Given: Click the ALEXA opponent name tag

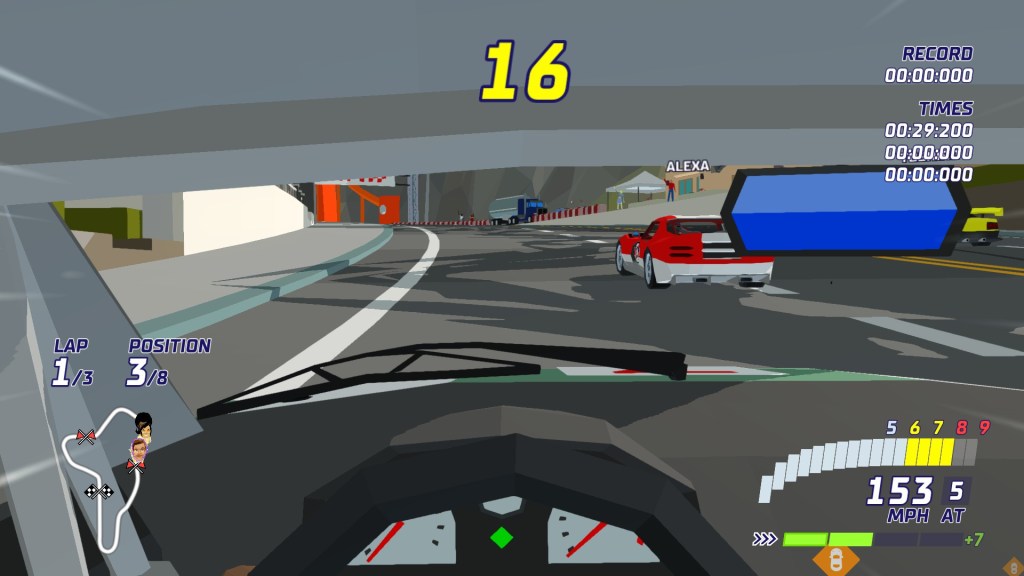Looking at the screenshot, I should 687,166.
